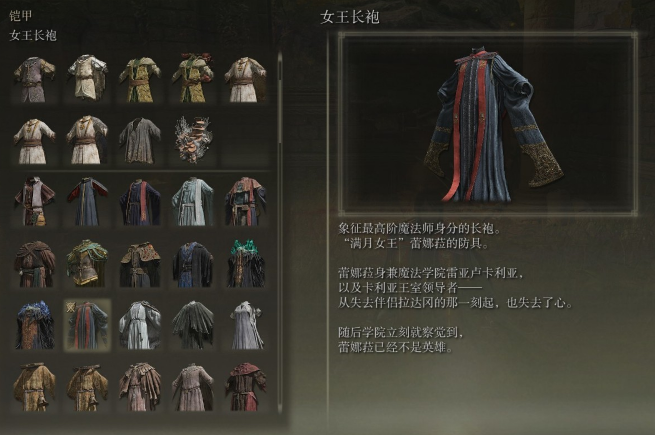Select the robe with the blue feathered collar

click(x=35, y=325)
